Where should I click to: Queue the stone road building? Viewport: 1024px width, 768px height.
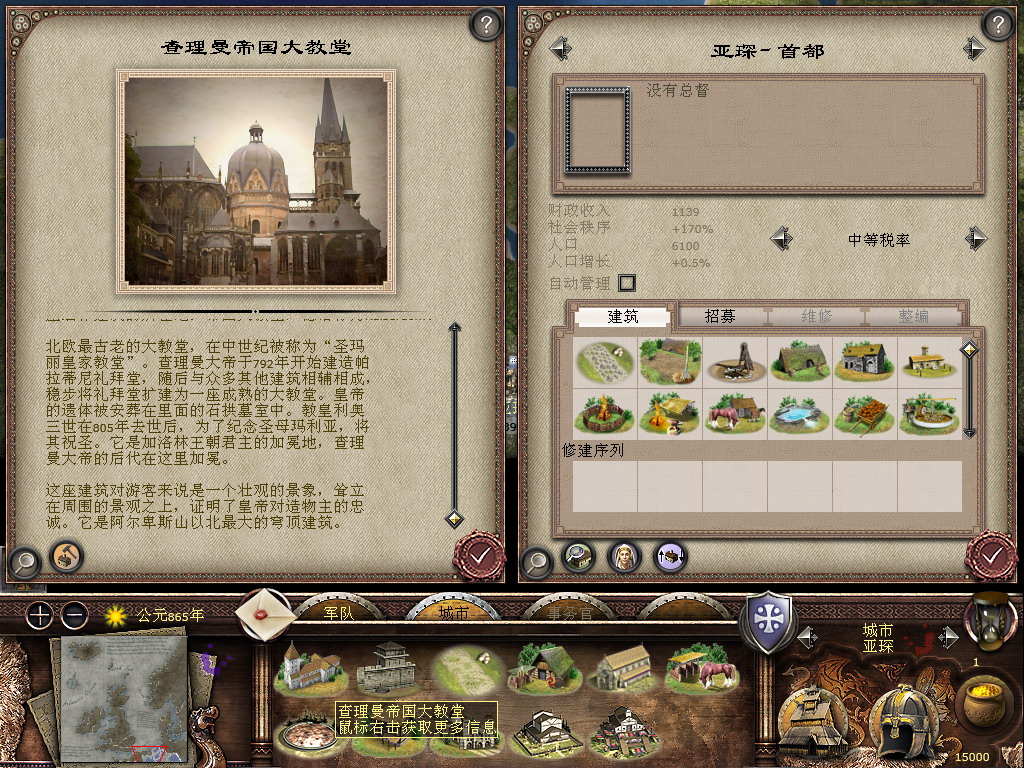click(x=604, y=361)
